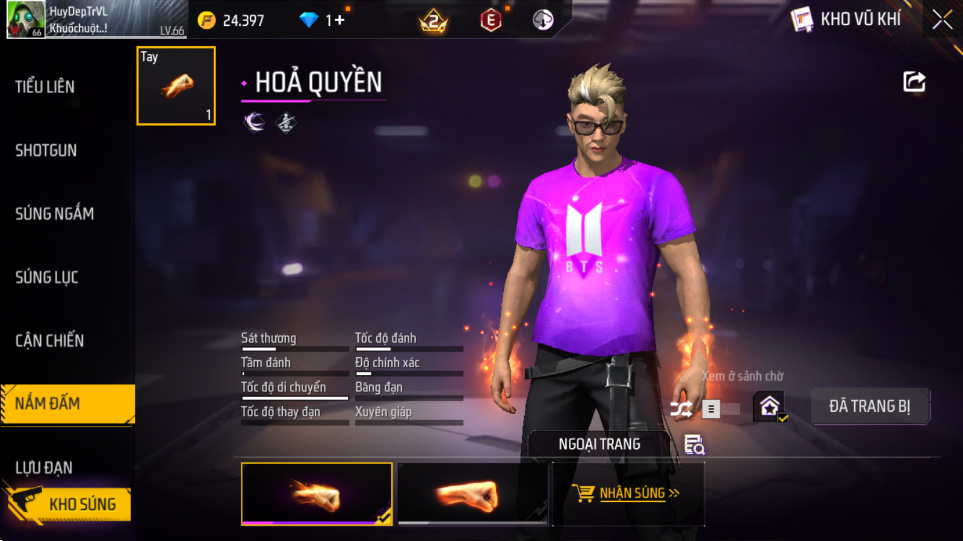Screen dimensions: 963x541
Task: Show the Súng Lục category
Action: tap(47, 277)
